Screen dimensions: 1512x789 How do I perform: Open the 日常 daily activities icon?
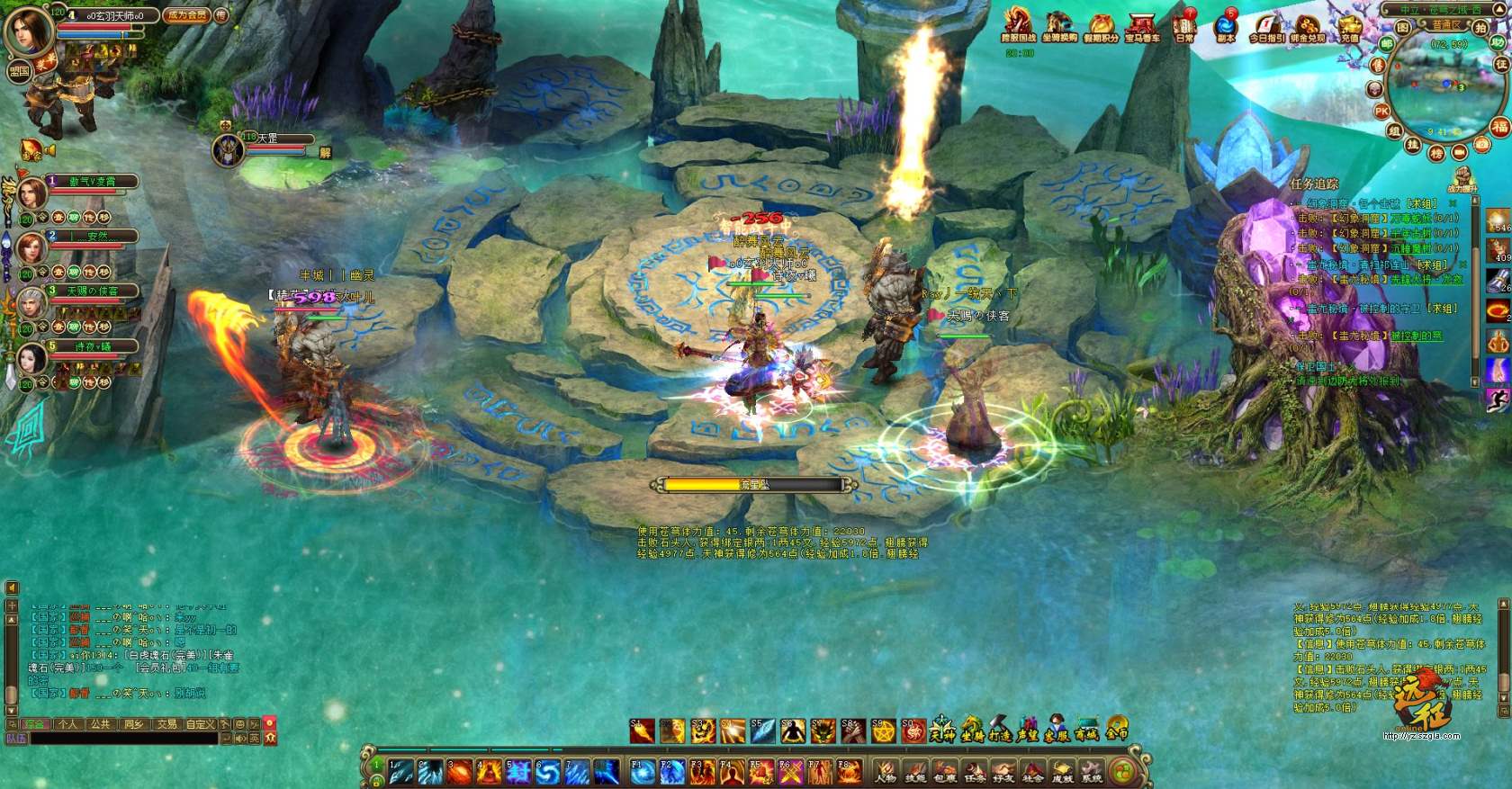[x=1185, y=27]
